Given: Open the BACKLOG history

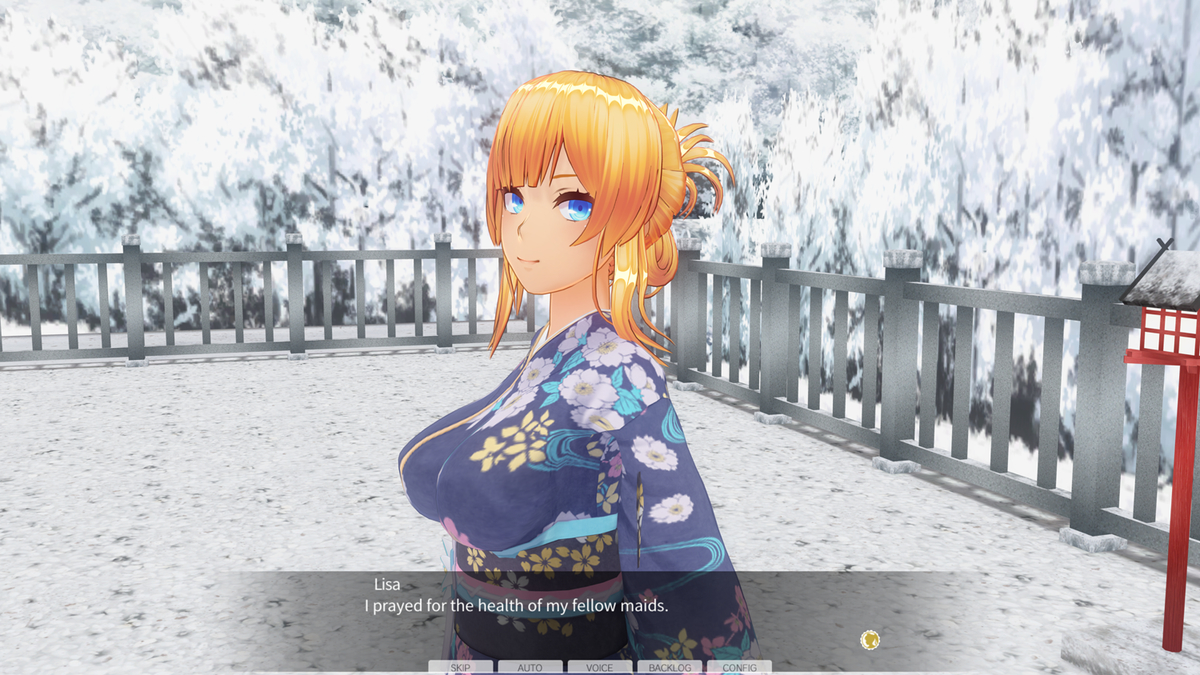Looking at the screenshot, I should (669, 667).
